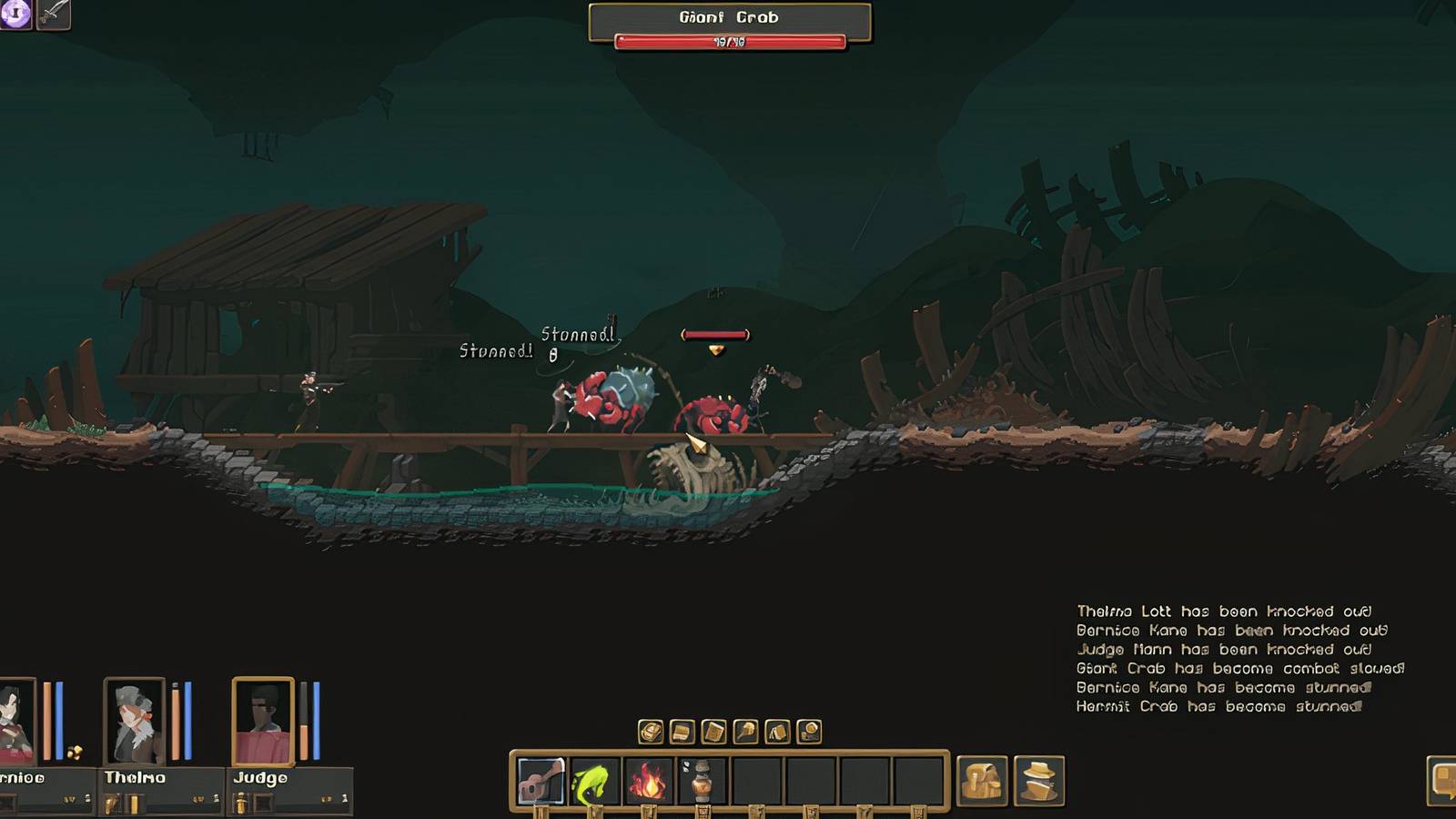Click the Giant Crab name banner
This screenshot has width=1456, height=819.
tap(727, 15)
